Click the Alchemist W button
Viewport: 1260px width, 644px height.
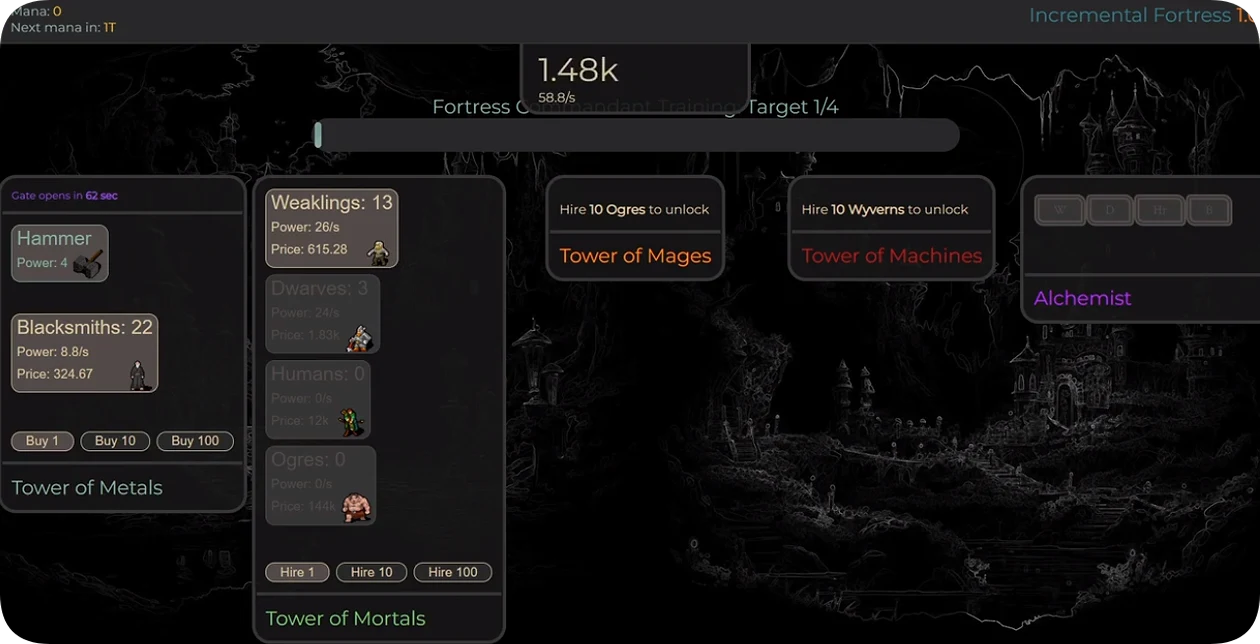1060,210
